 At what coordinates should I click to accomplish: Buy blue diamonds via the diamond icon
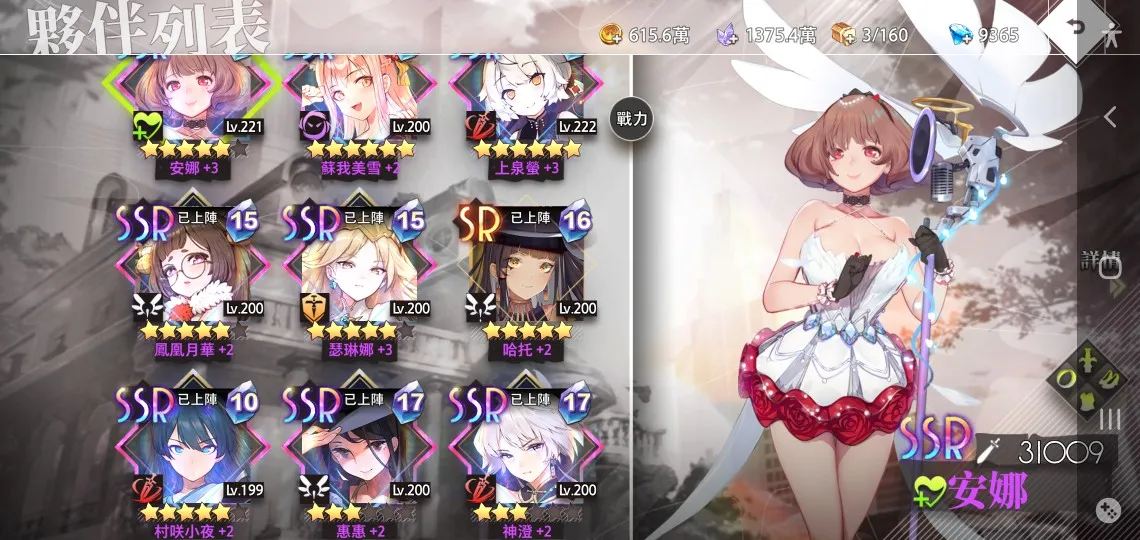(x=960, y=36)
